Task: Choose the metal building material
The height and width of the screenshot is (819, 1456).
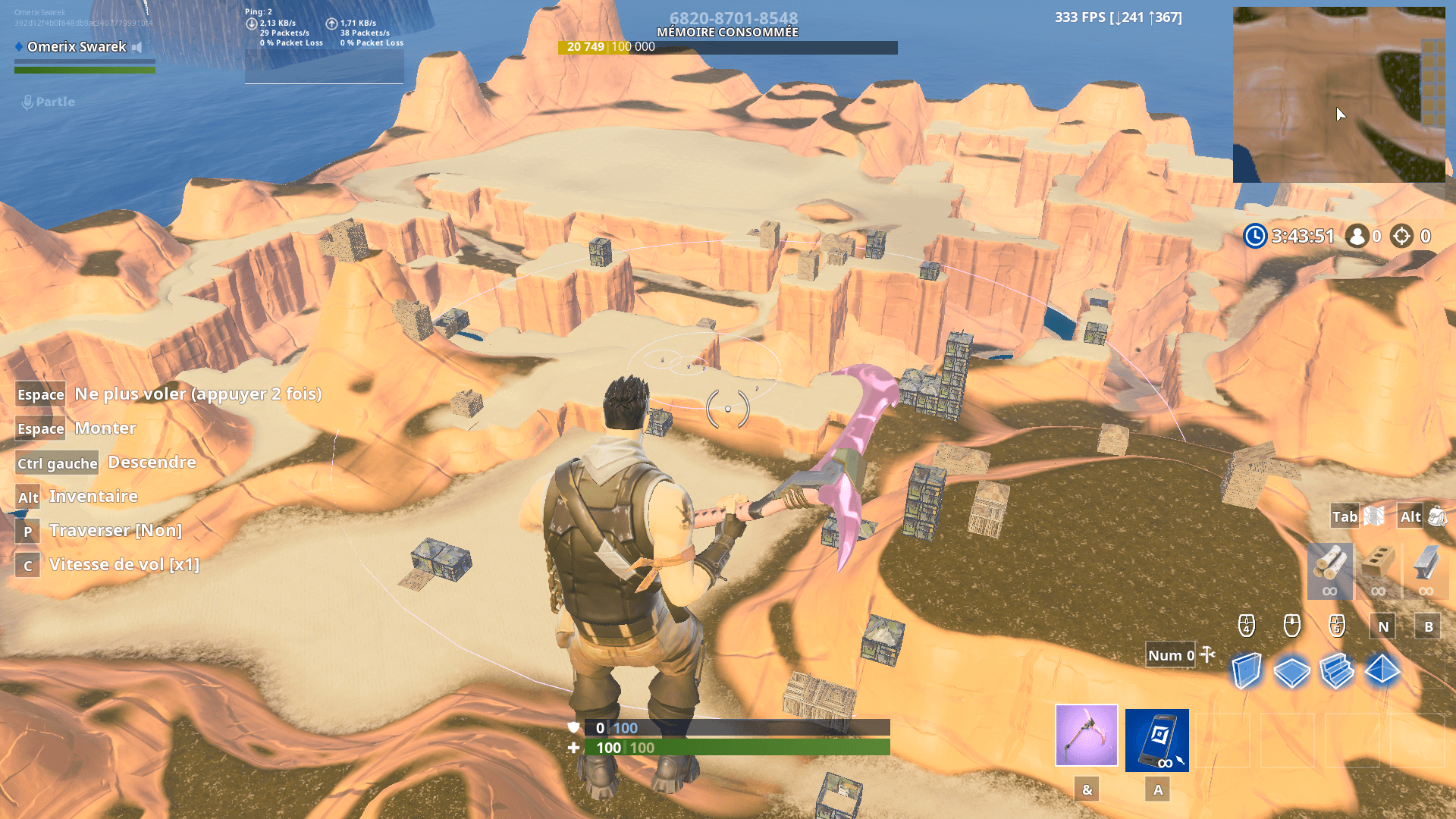Action: coord(1426,570)
